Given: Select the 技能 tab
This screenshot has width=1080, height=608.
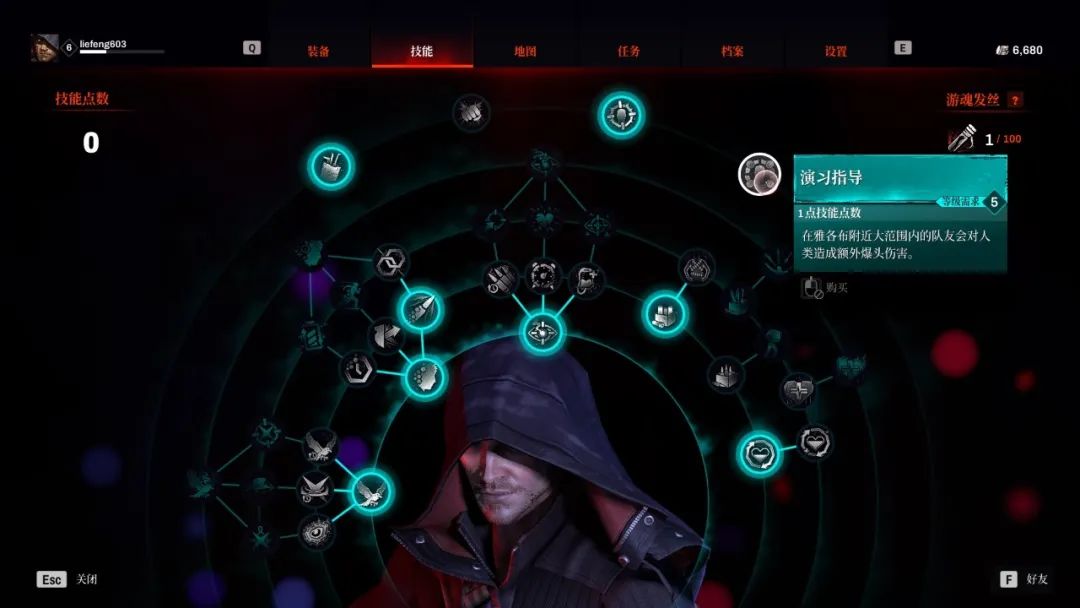Looking at the screenshot, I should coord(421,51).
